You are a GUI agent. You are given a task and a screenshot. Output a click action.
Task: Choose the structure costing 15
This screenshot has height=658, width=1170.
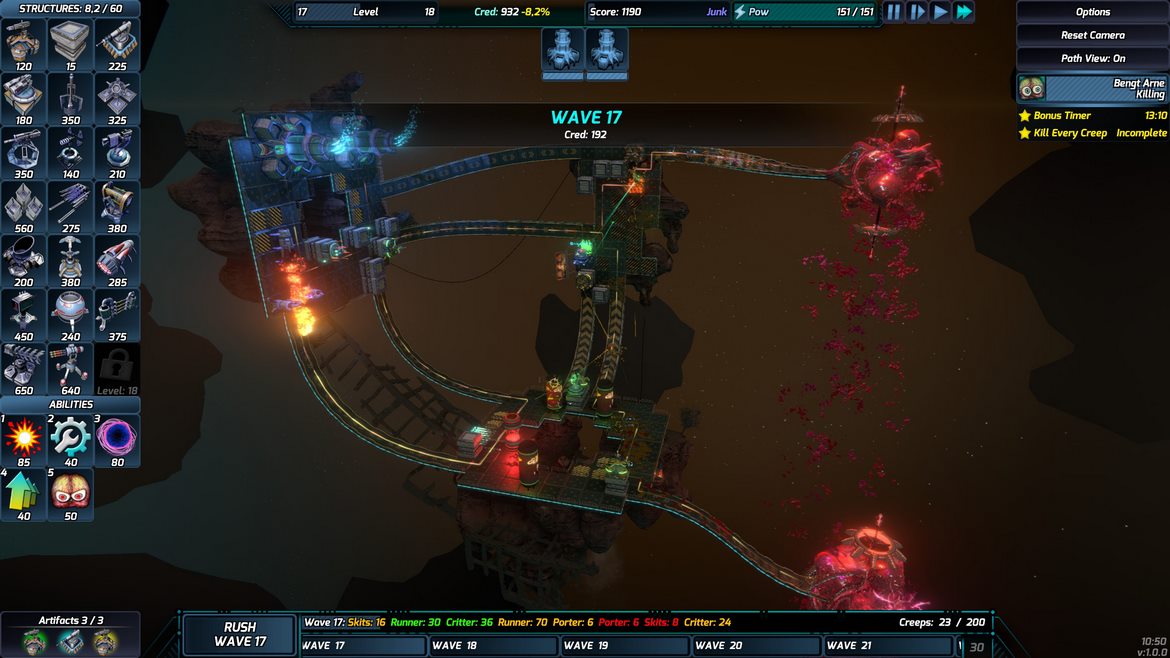tap(71, 45)
